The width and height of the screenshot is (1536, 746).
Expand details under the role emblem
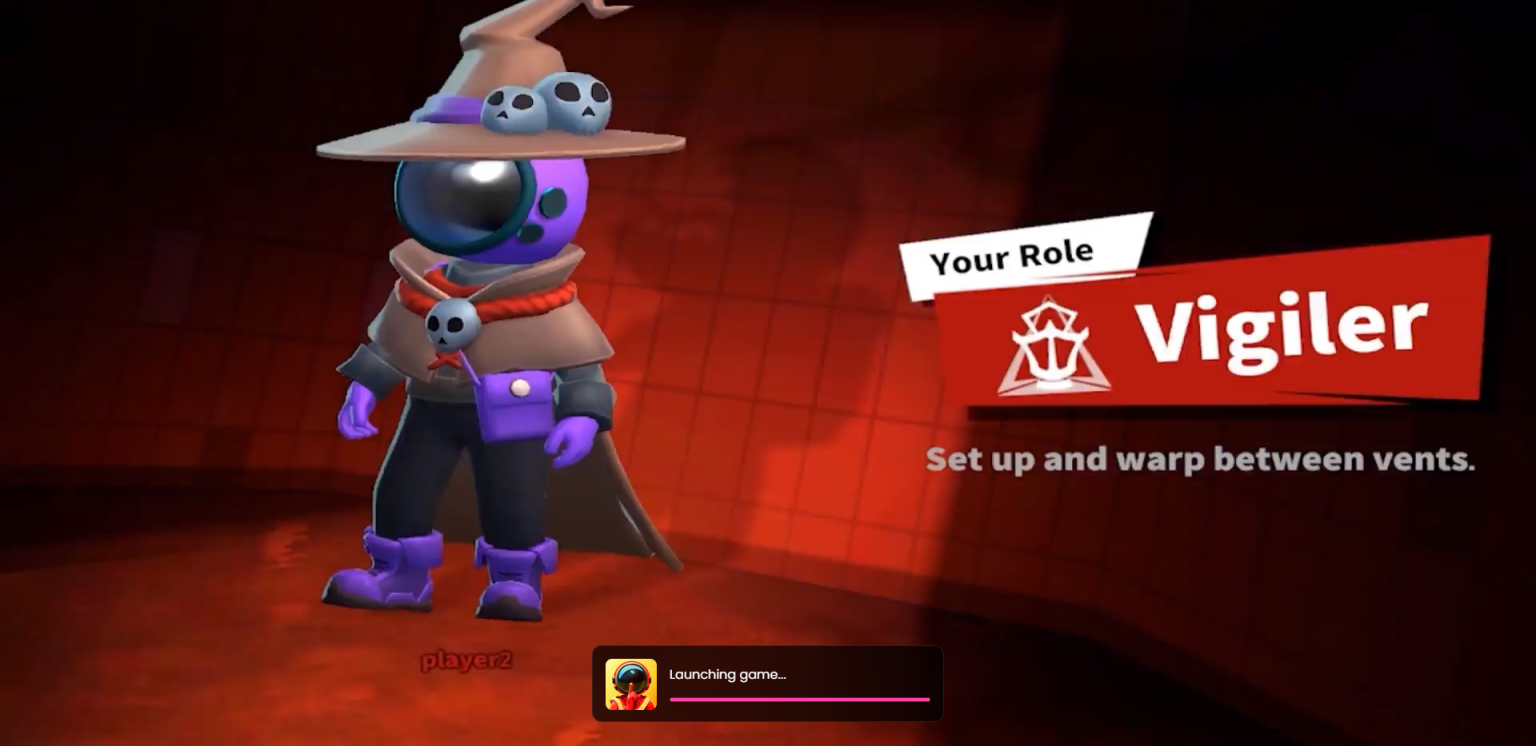pos(1052,345)
